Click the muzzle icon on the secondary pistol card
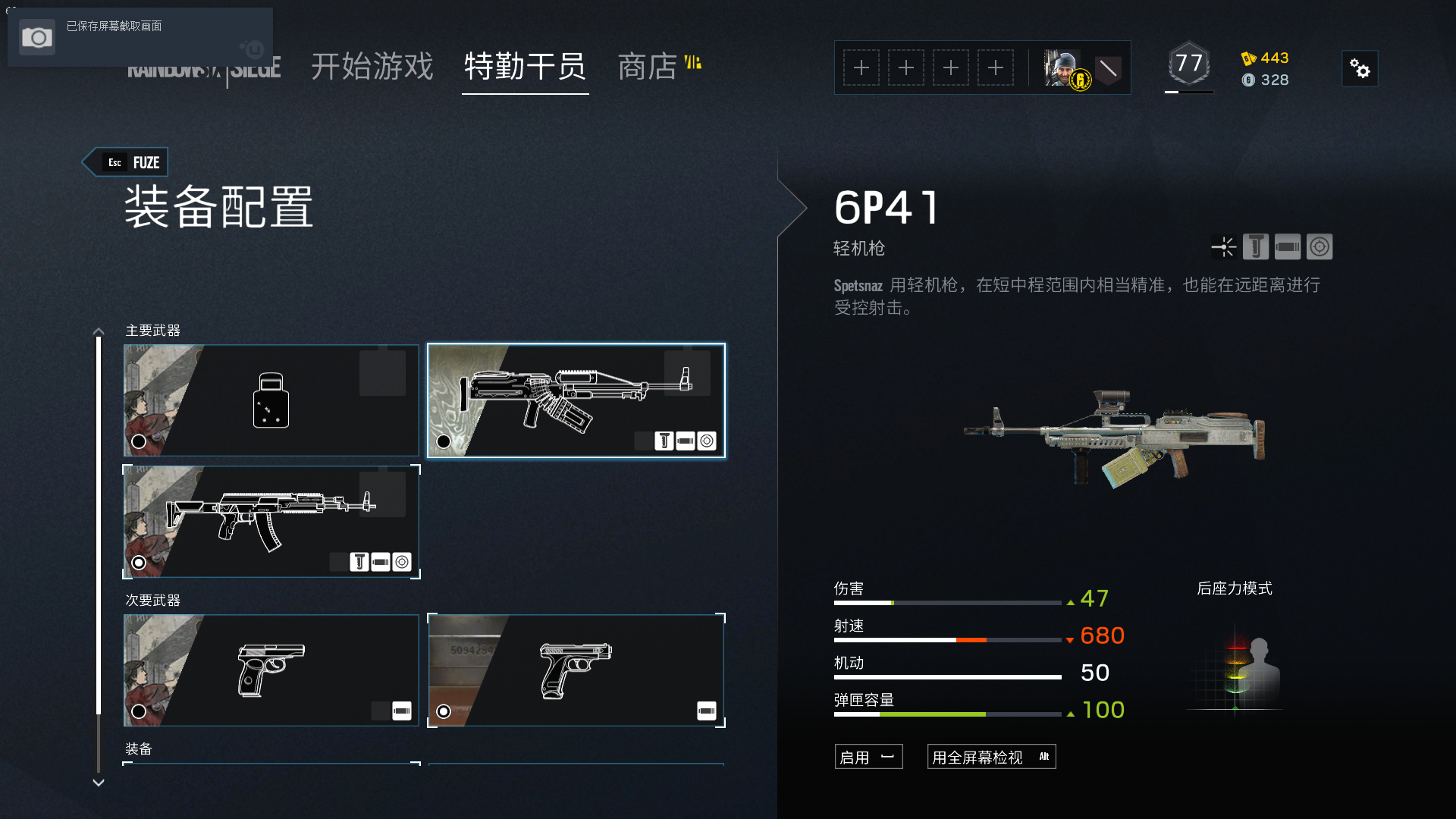Screen dimensions: 1456x819 (705, 711)
